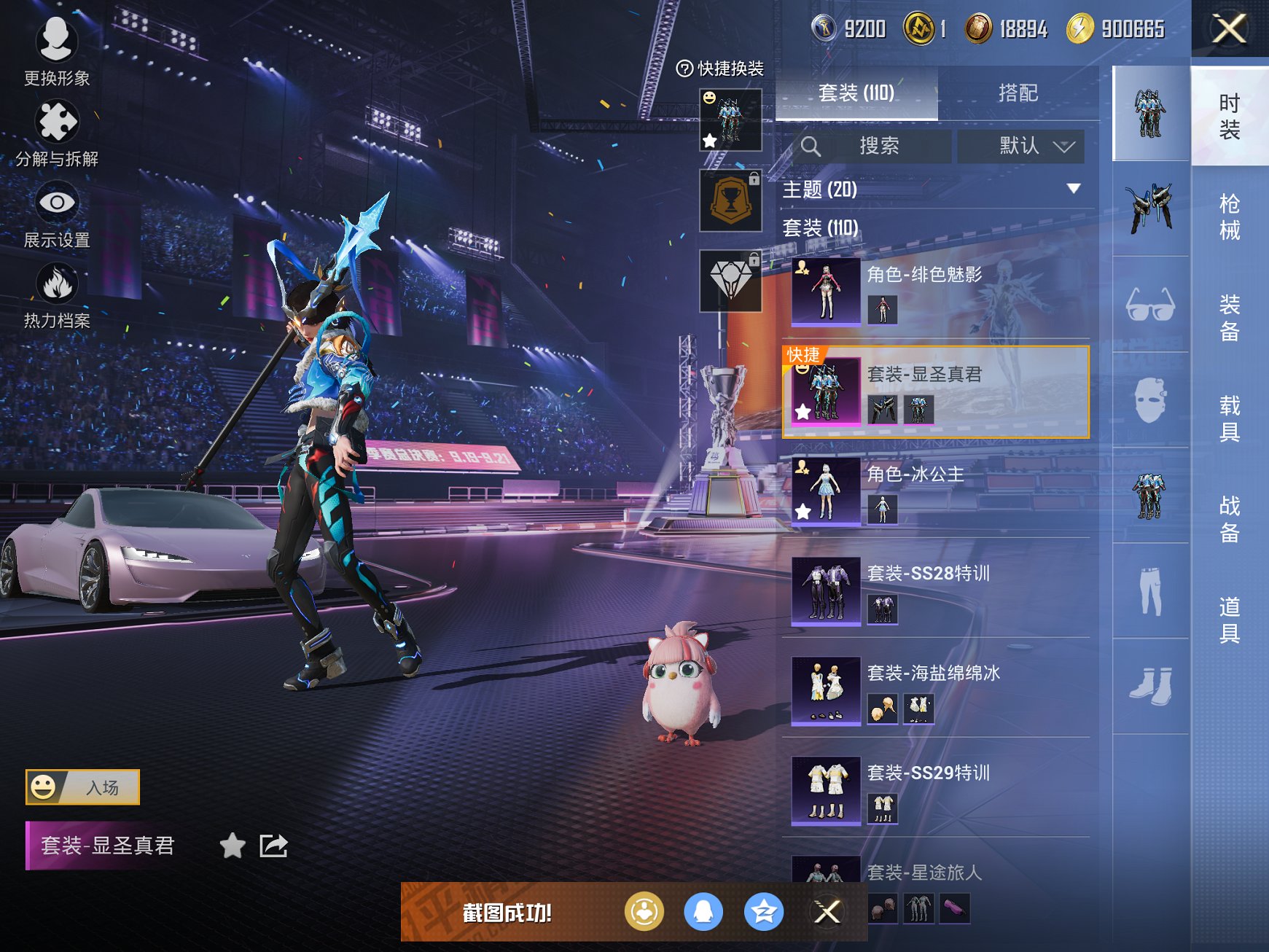
Task: Toggle the star on 角色-冰公主 entry
Action: tap(803, 511)
